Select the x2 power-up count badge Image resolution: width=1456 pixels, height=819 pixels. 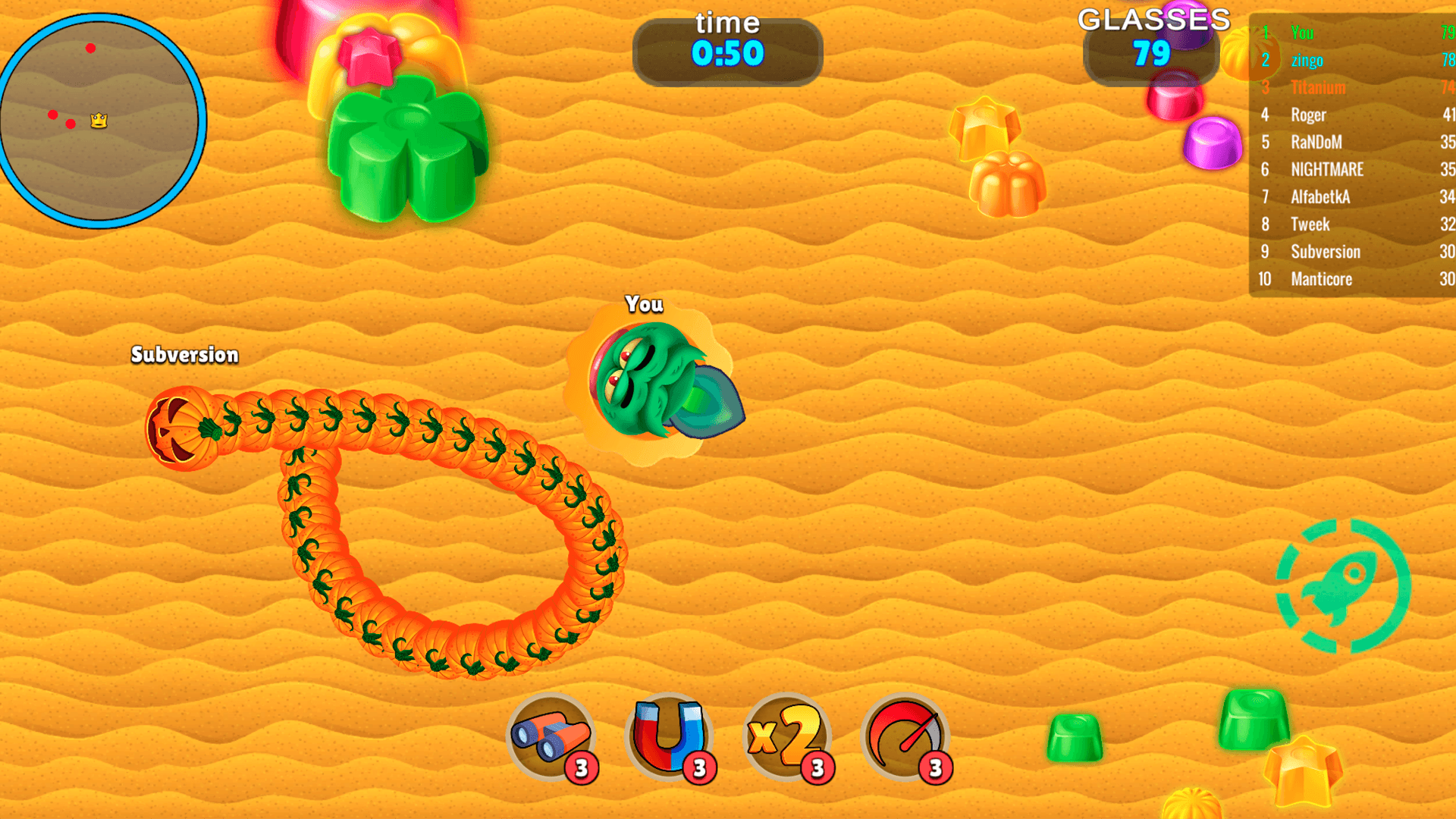(817, 767)
